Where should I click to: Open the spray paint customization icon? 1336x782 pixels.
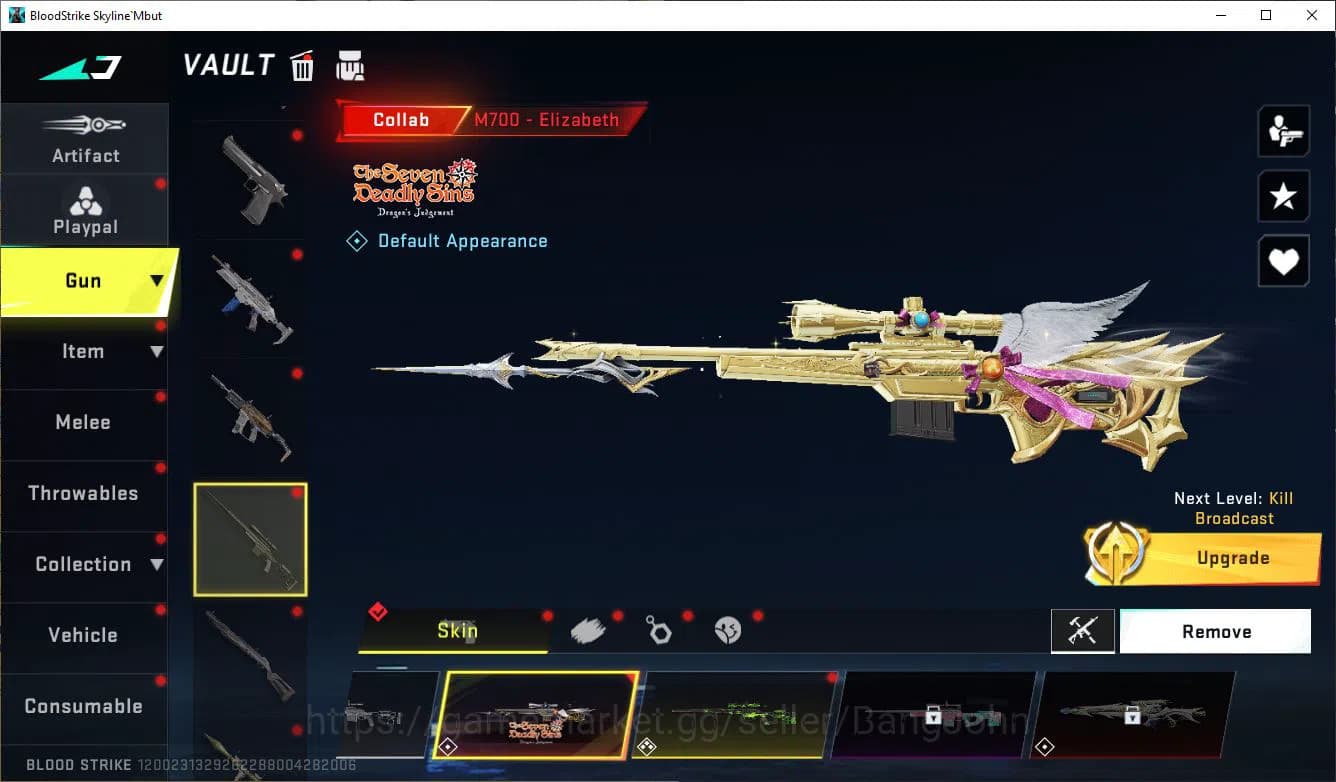click(x=589, y=630)
